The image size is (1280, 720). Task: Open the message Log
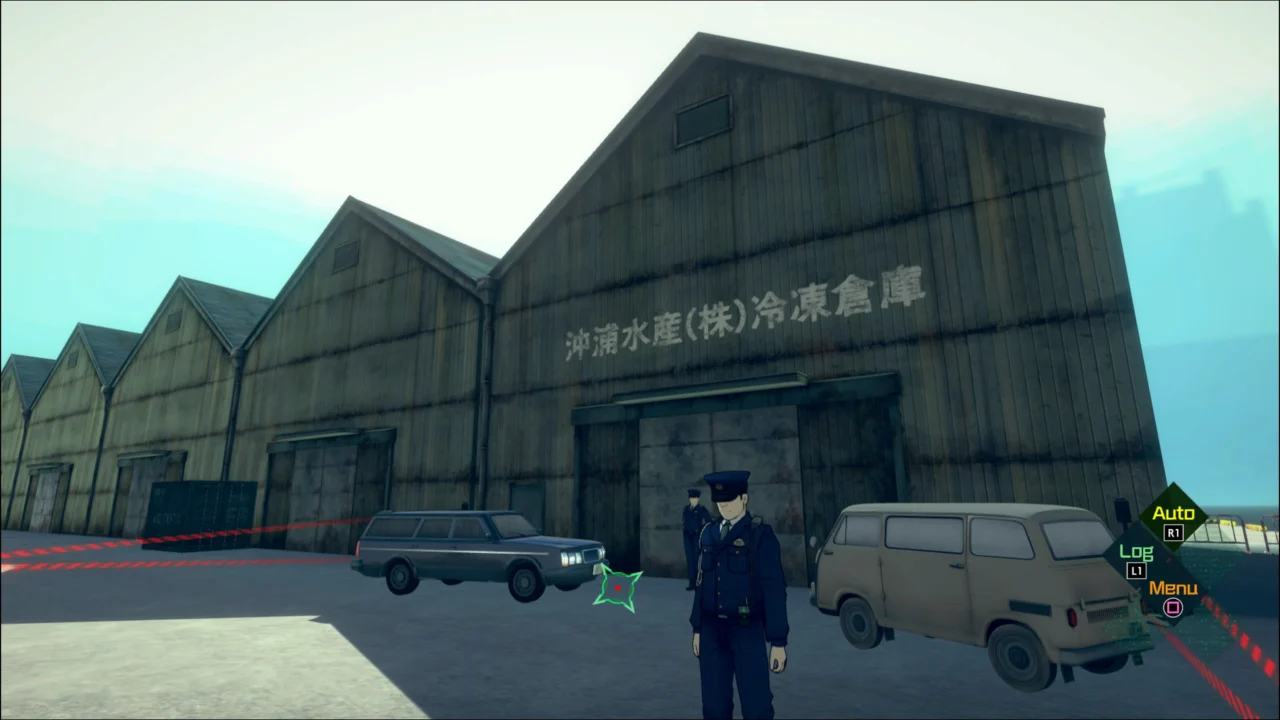(x=1138, y=550)
